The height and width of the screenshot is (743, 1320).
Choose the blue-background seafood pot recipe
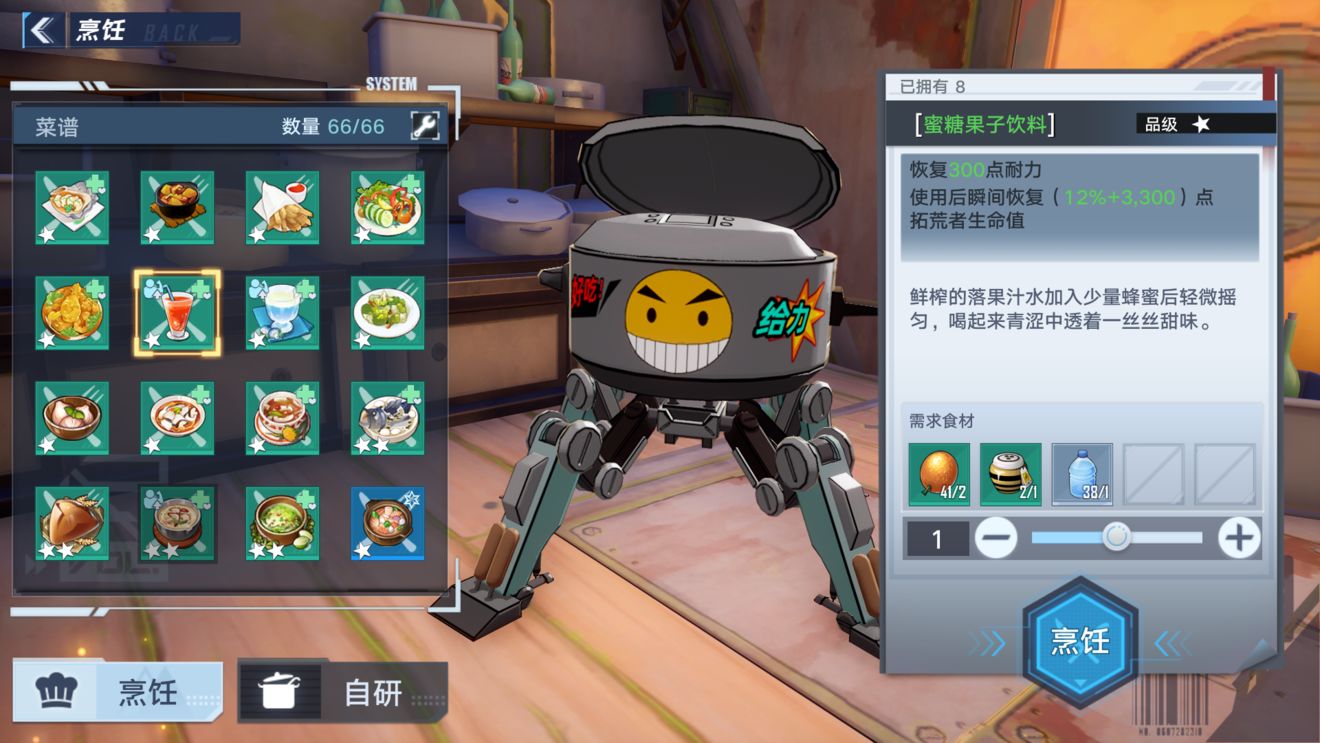pos(388,524)
